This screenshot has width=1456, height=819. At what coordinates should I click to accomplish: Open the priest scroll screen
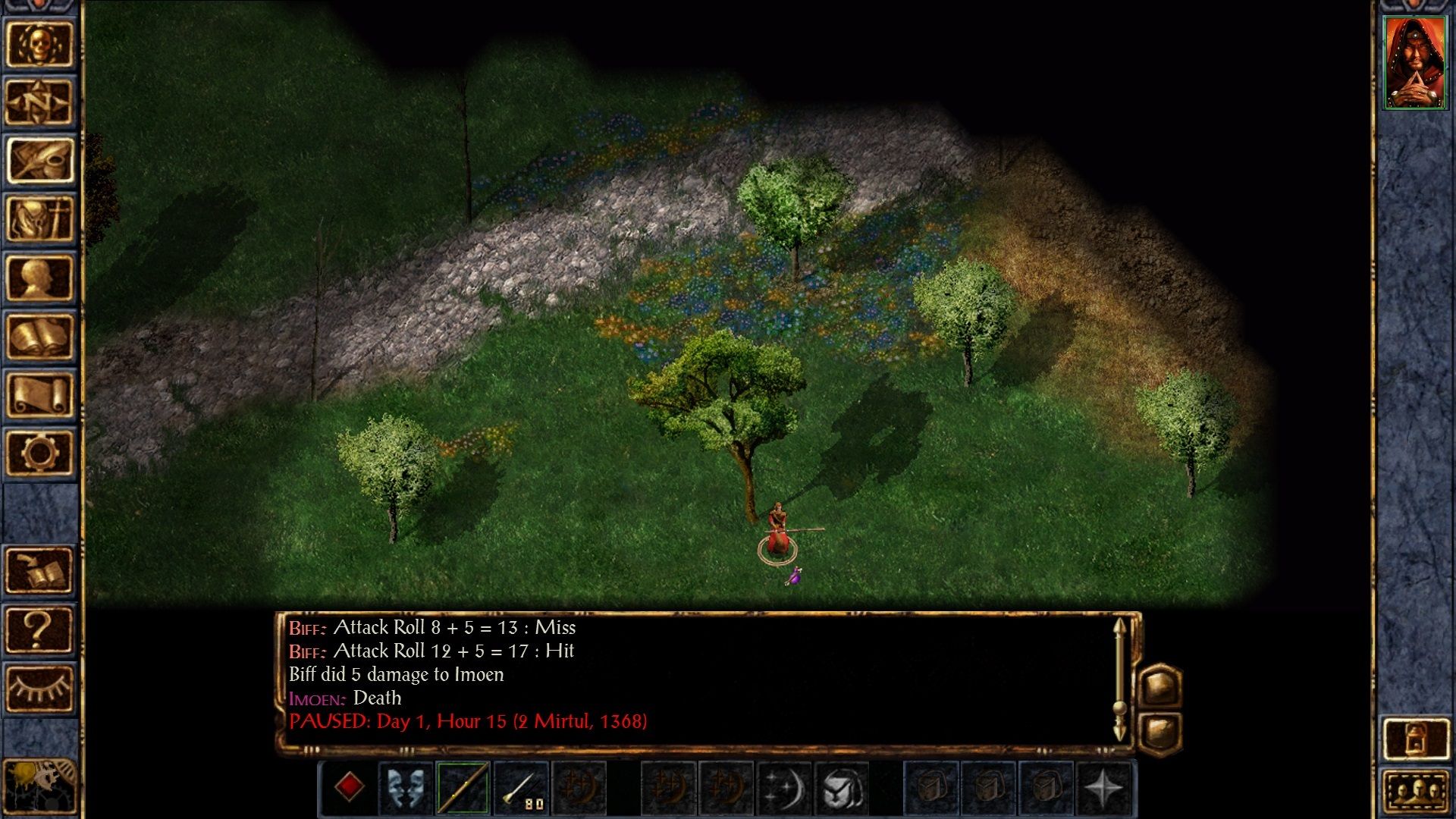tap(39, 394)
